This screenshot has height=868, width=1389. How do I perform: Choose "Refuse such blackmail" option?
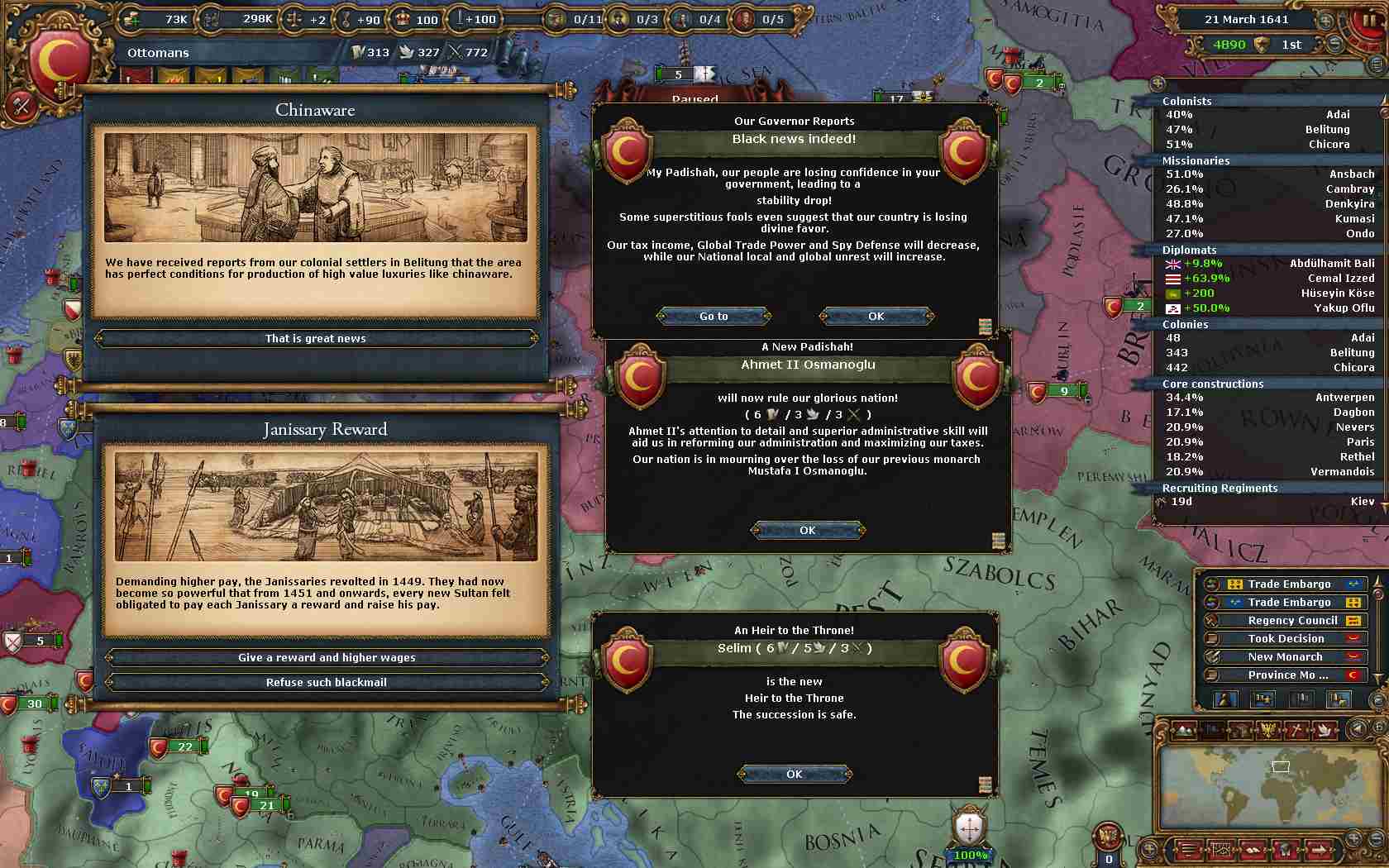click(327, 682)
